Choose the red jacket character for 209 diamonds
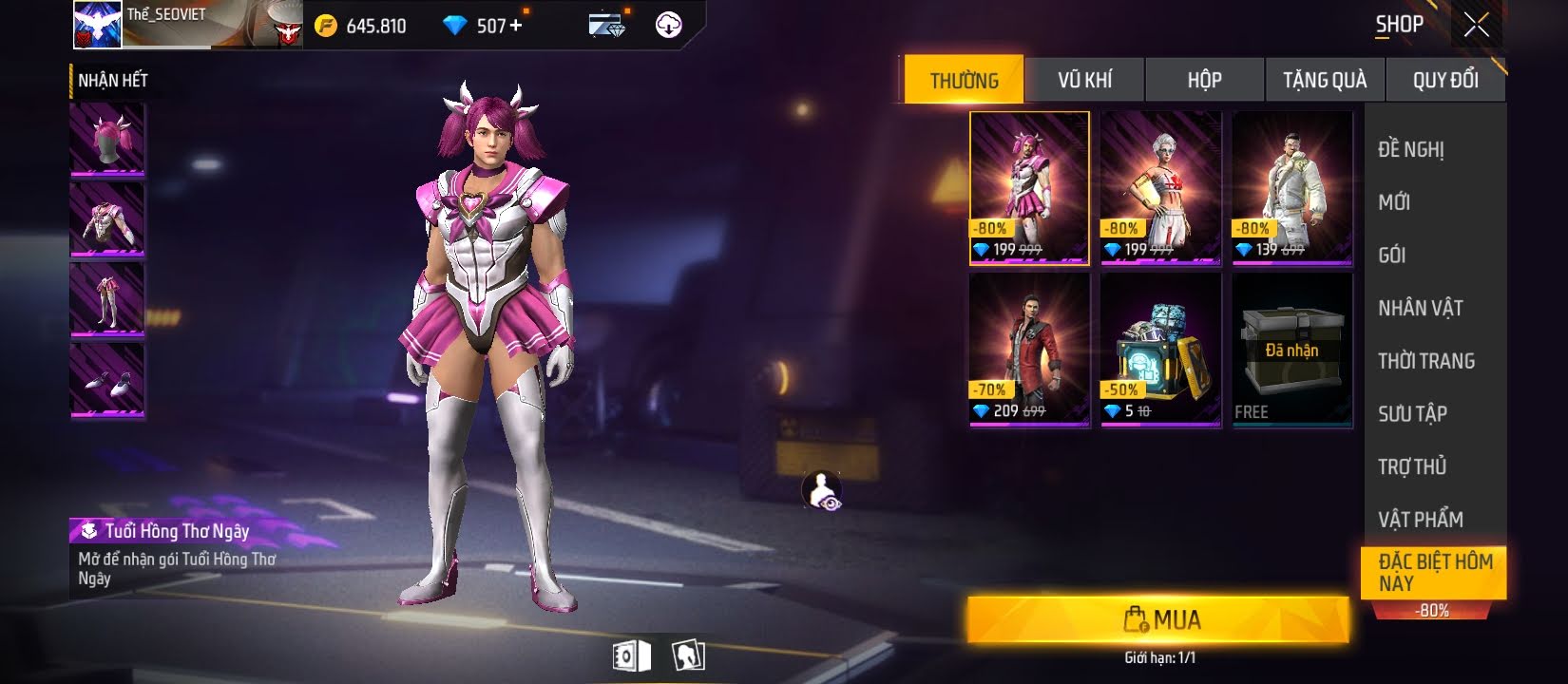The image size is (1568, 684). pyautogui.click(x=1029, y=349)
